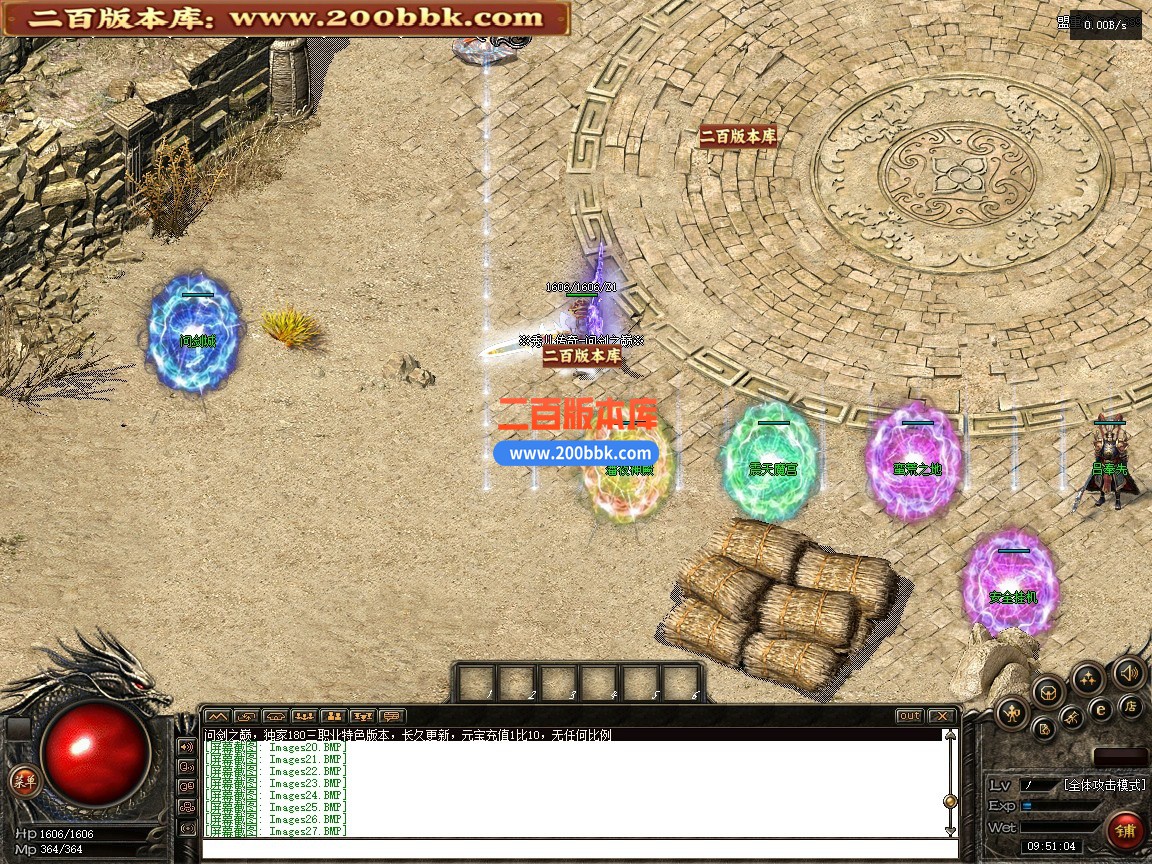Click the chat scrollbar down arrow

(x=950, y=830)
